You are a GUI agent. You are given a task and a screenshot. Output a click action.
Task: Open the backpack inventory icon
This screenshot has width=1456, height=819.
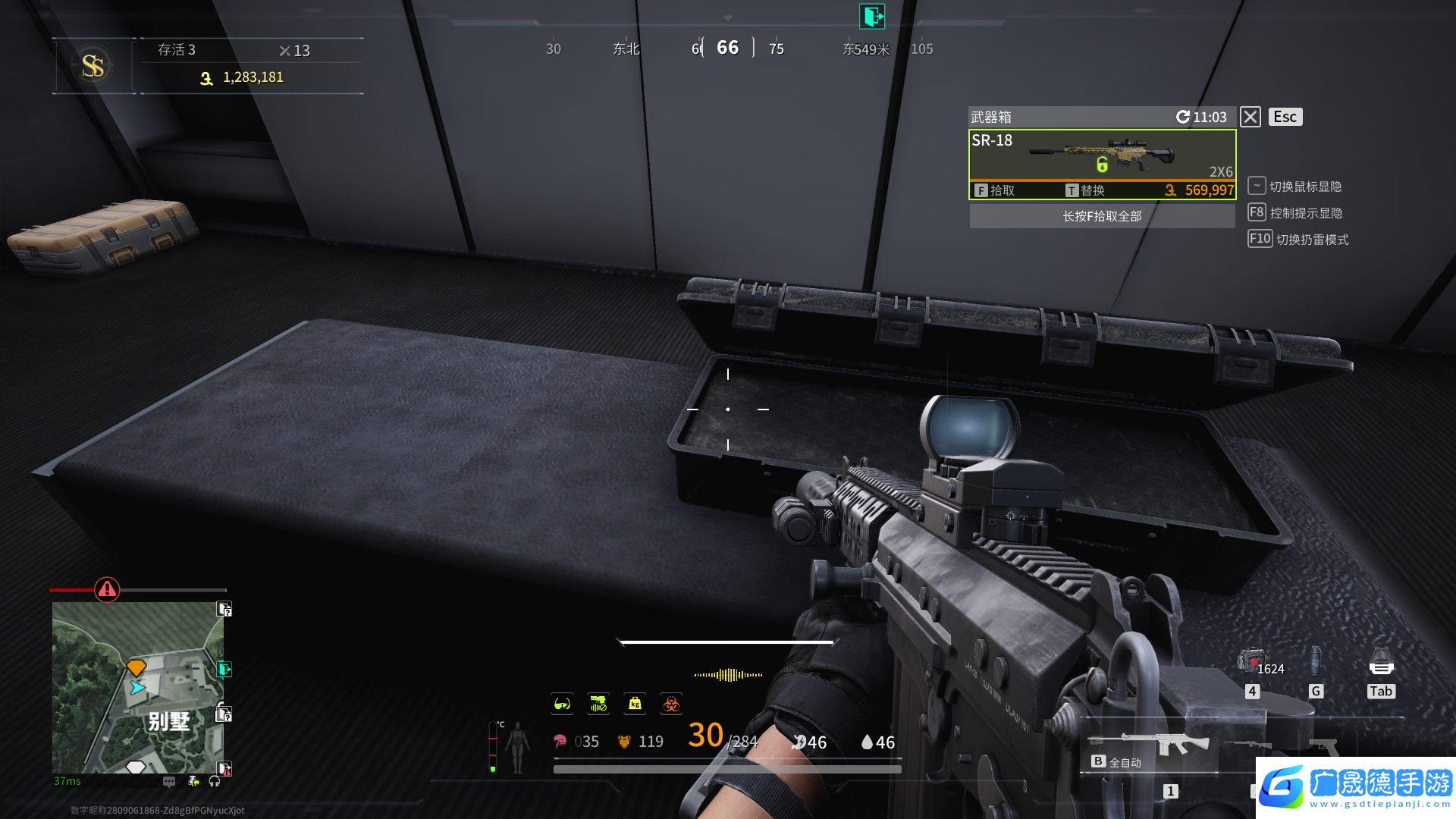coord(1381,663)
